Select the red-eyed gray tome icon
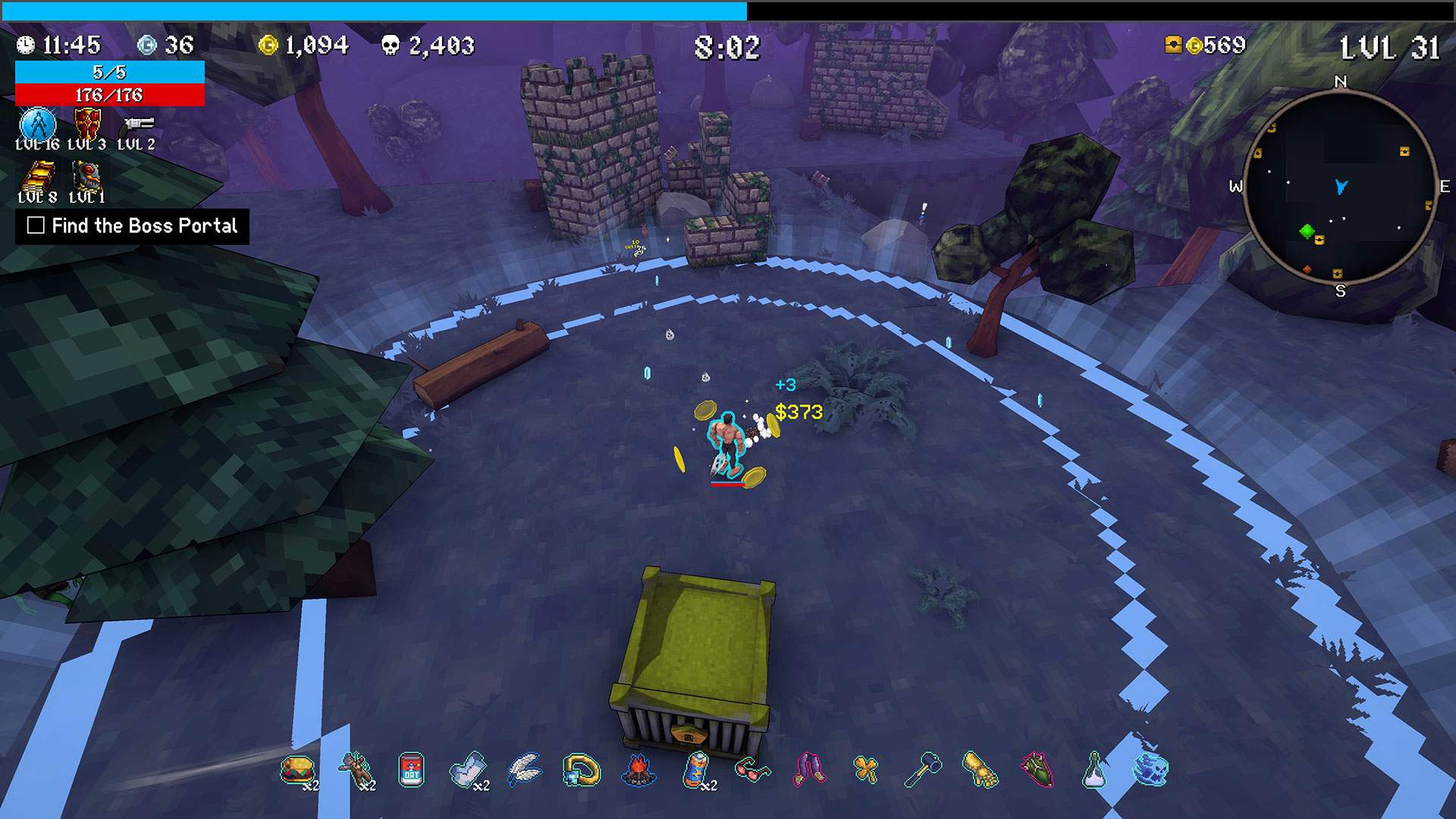The image size is (1456, 819). coord(86,178)
